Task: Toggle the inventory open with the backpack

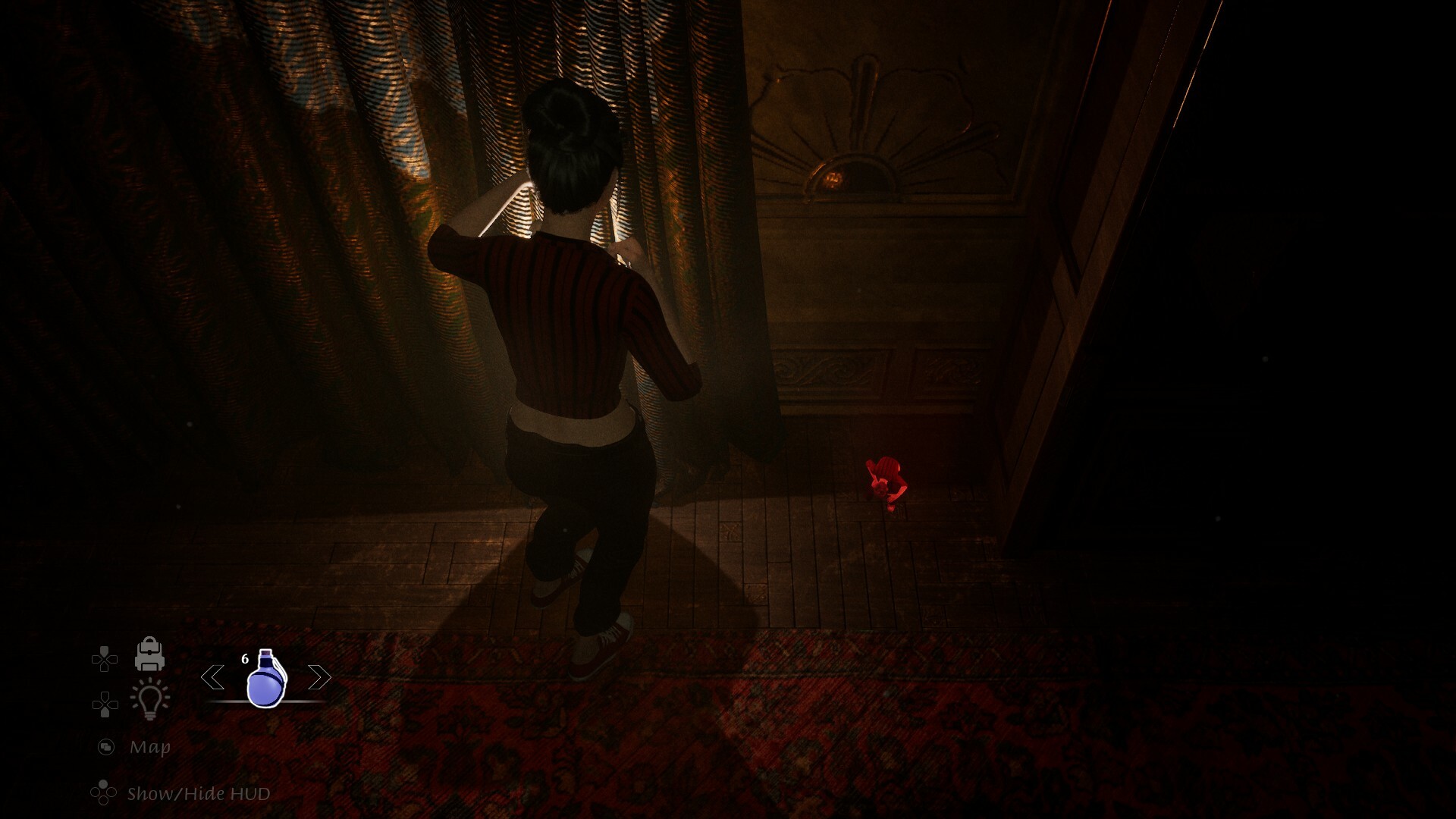Action: click(x=149, y=655)
